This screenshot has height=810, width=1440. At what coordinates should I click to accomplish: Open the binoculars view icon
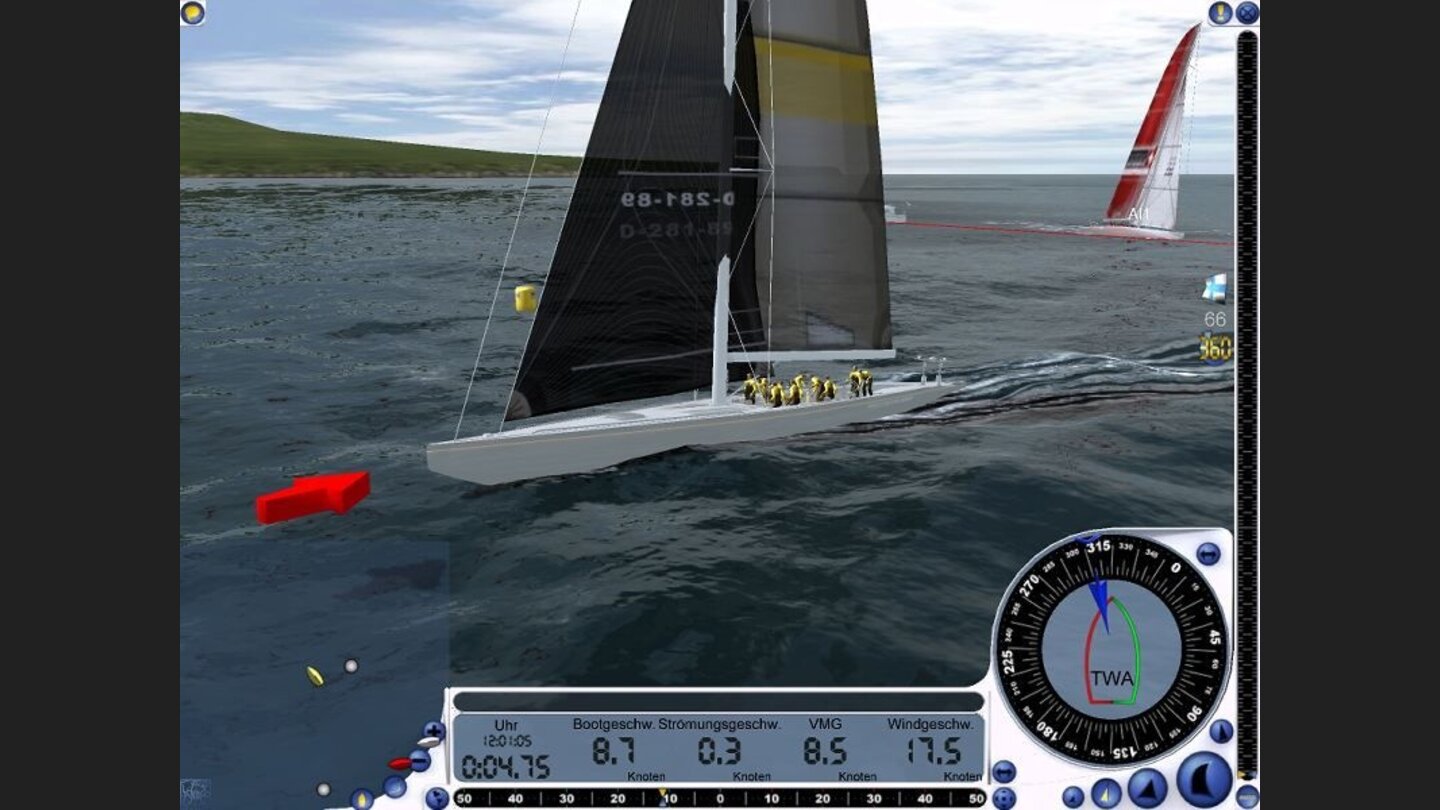pos(1004,771)
